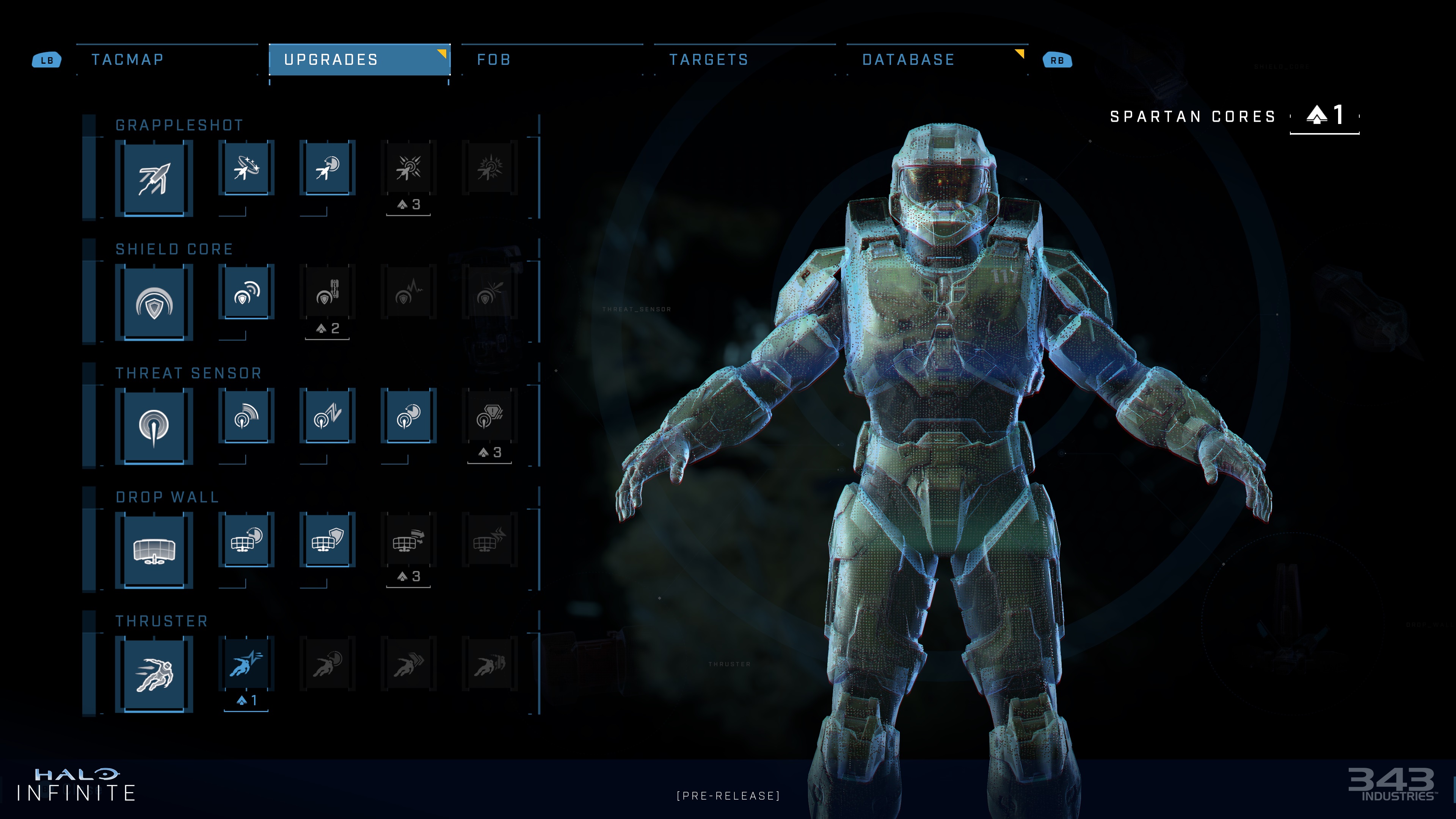This screenshot has width=1456, height=819.
Task: Select the first unlocked Shield Core upgrade
Action: click(246, 292)
